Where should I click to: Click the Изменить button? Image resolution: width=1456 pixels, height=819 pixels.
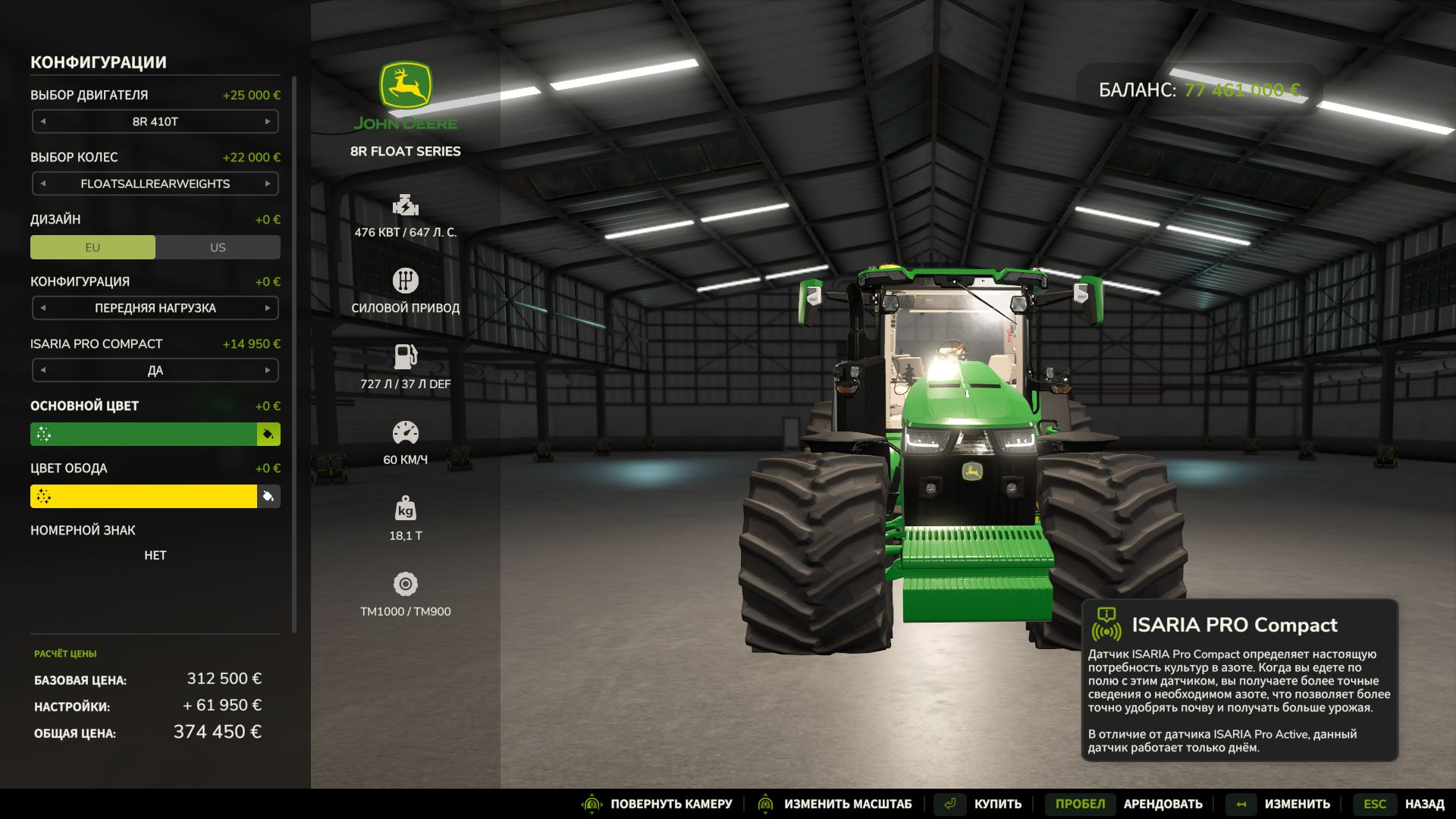coord(1297,804)
